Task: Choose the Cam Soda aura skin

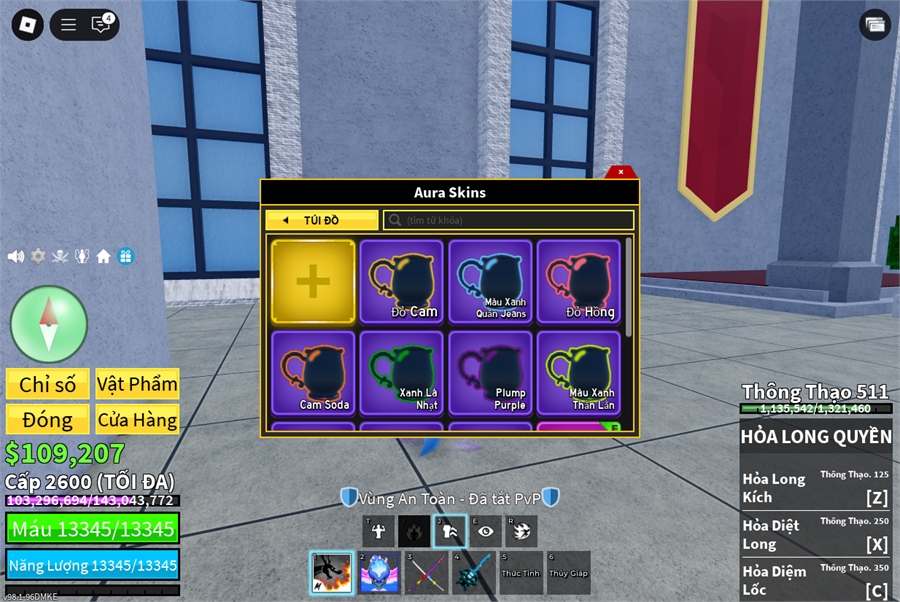Action: 313,373
